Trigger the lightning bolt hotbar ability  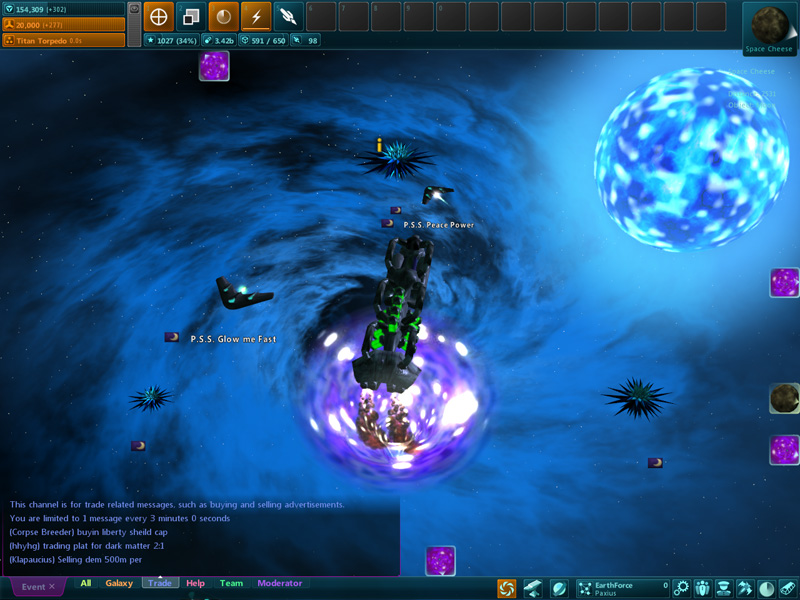256,16
